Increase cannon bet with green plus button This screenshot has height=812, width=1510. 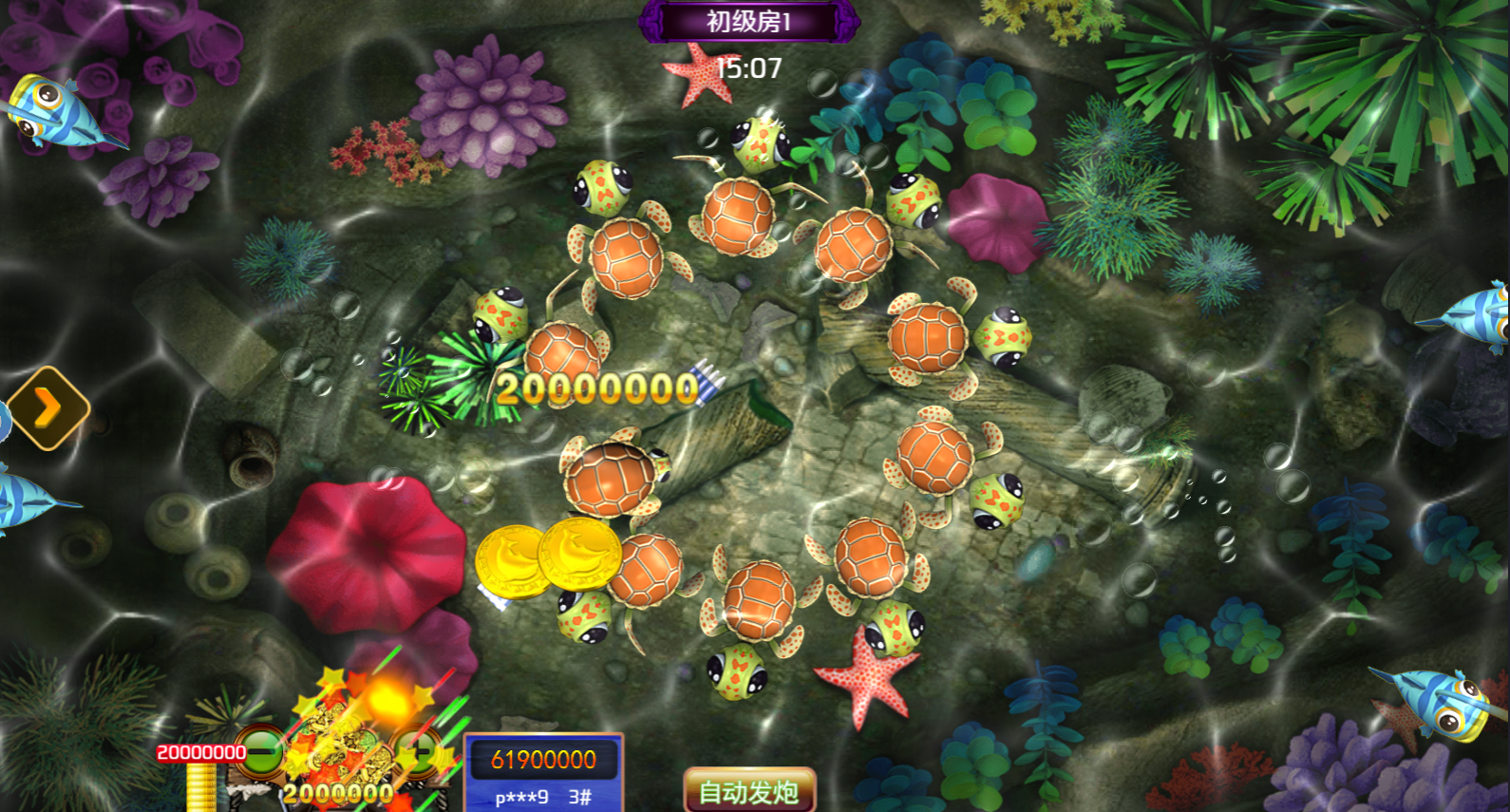pyautogui.click(x=416, y=752)
